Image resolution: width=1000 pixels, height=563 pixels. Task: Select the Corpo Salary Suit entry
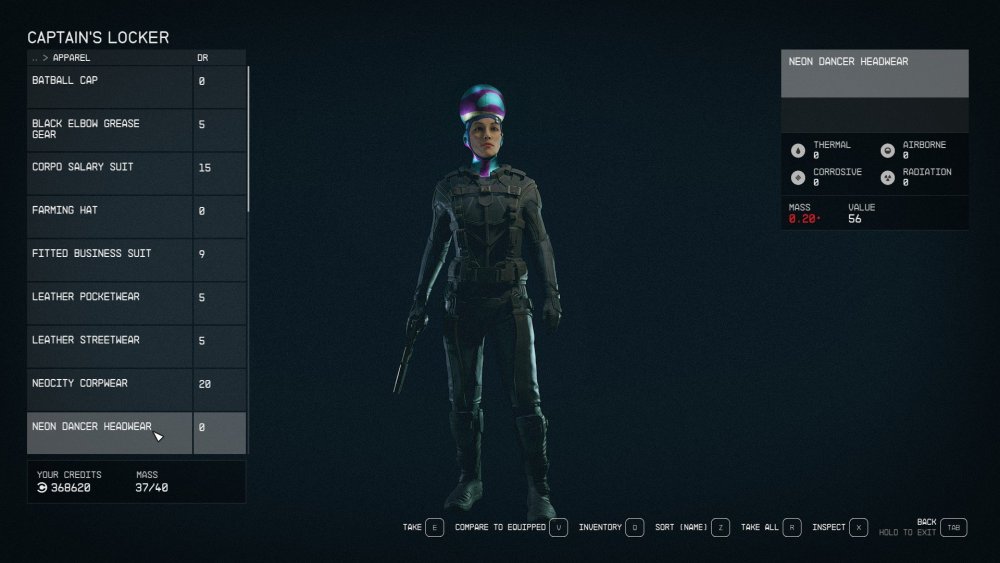[110, 167]
